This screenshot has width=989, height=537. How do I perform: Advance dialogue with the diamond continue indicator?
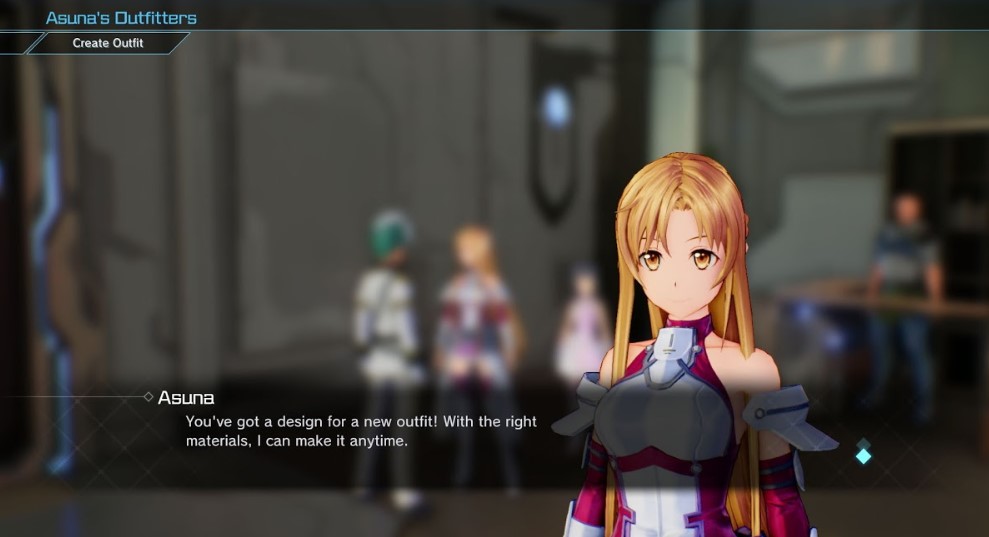pyautogui.click(x=863, y=455)
